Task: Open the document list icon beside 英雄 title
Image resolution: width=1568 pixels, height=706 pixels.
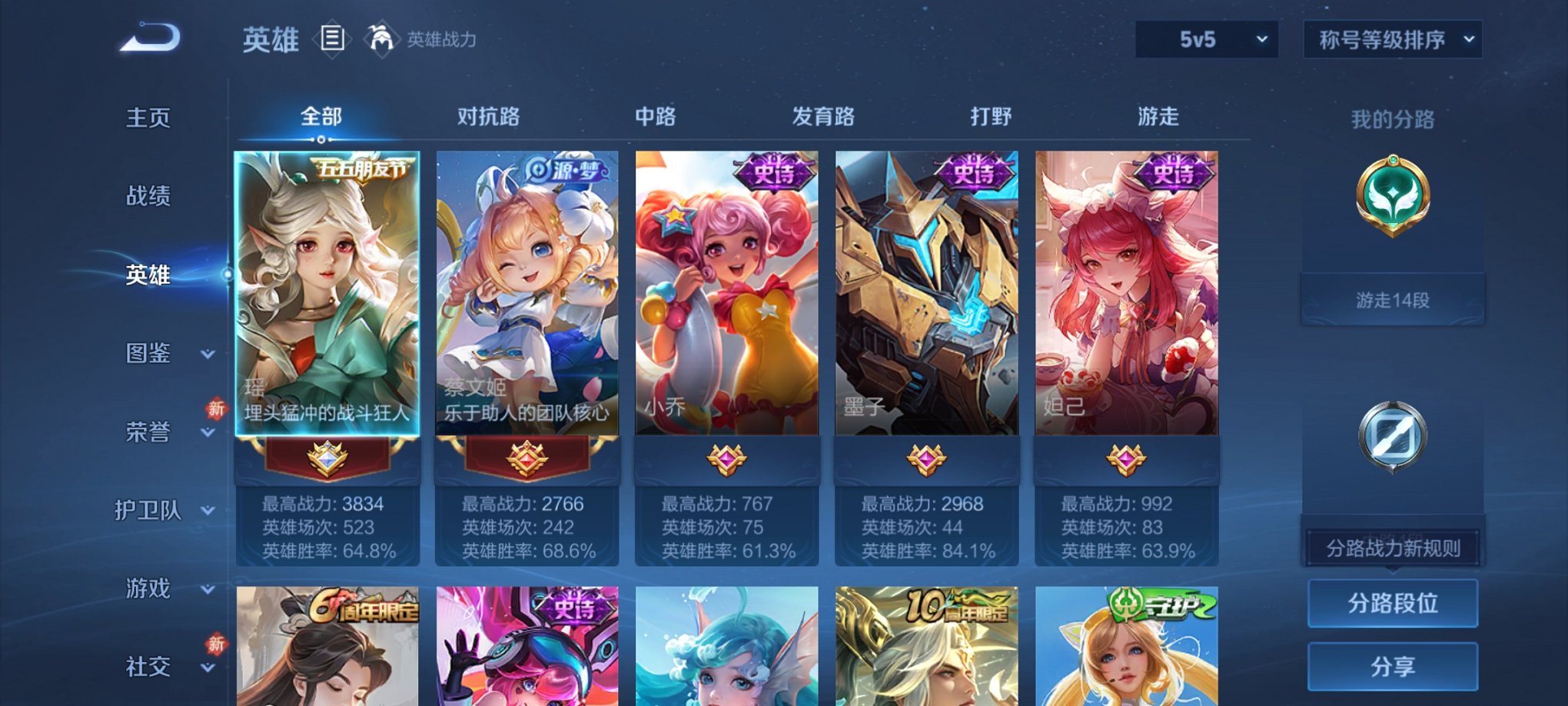Action: (333, 40)
